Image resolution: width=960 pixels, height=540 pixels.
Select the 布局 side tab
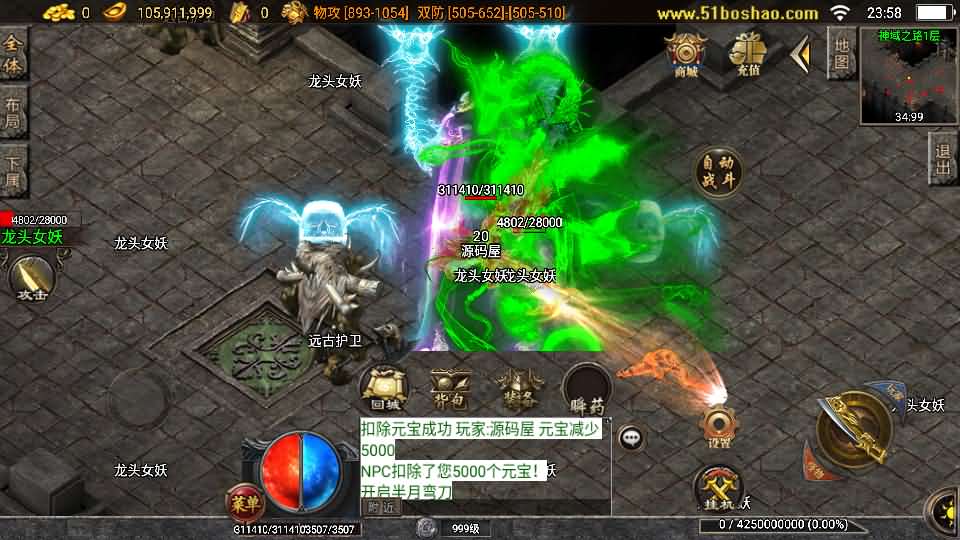pos(13,114)
